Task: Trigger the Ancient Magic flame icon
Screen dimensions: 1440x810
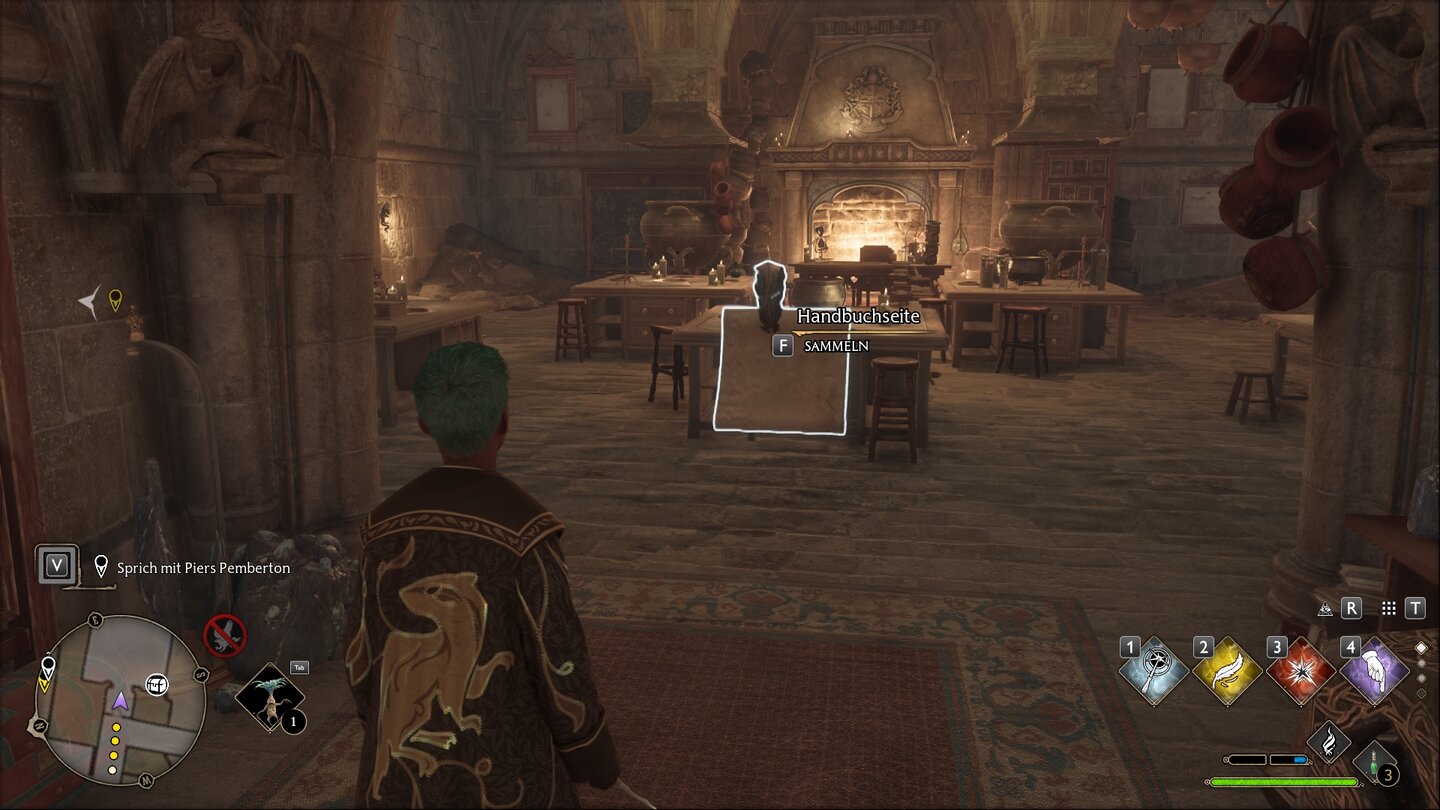Action: click(x=1330, y=742)
